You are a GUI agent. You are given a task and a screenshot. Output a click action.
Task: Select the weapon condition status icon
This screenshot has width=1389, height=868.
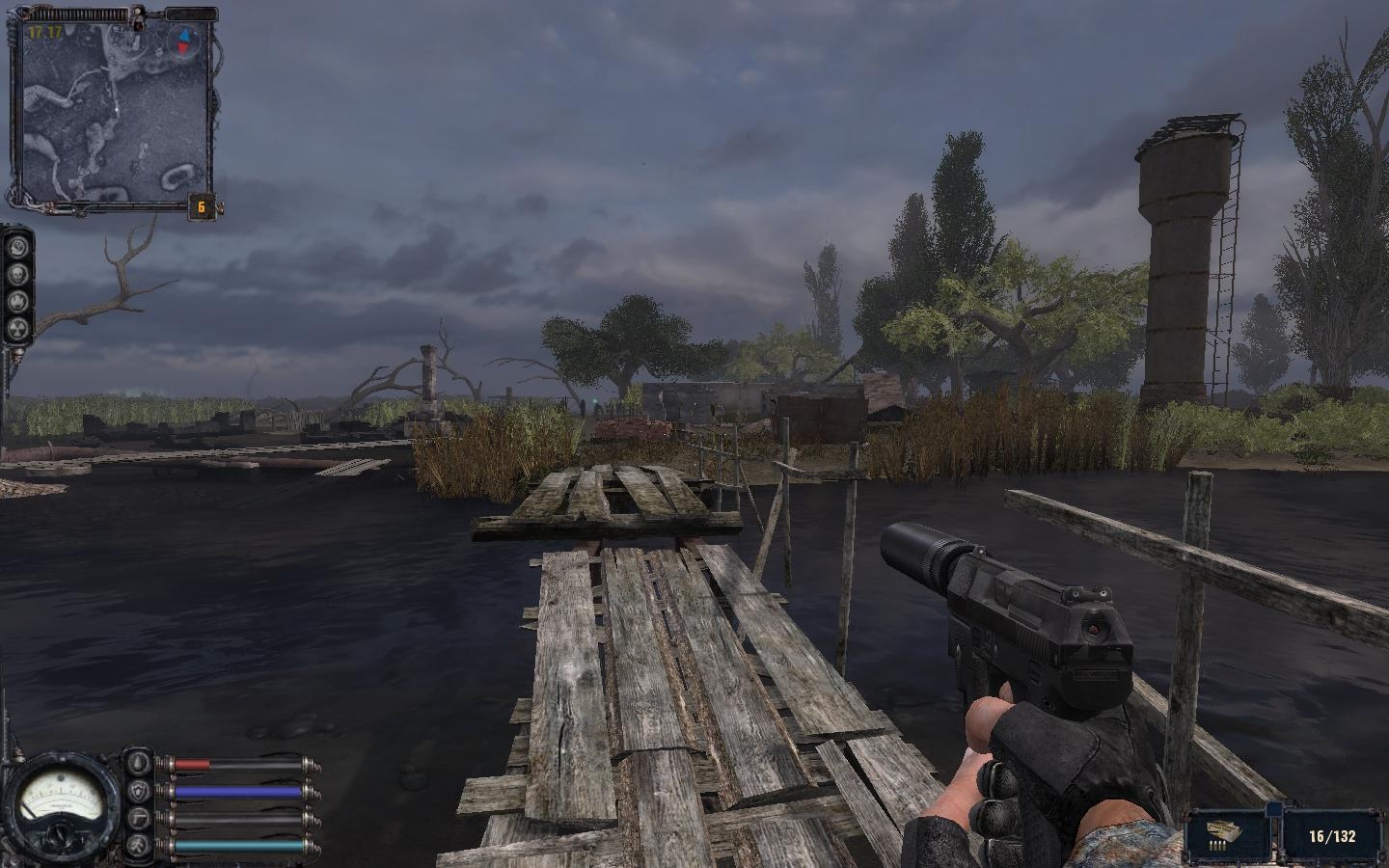click(137, 818)
